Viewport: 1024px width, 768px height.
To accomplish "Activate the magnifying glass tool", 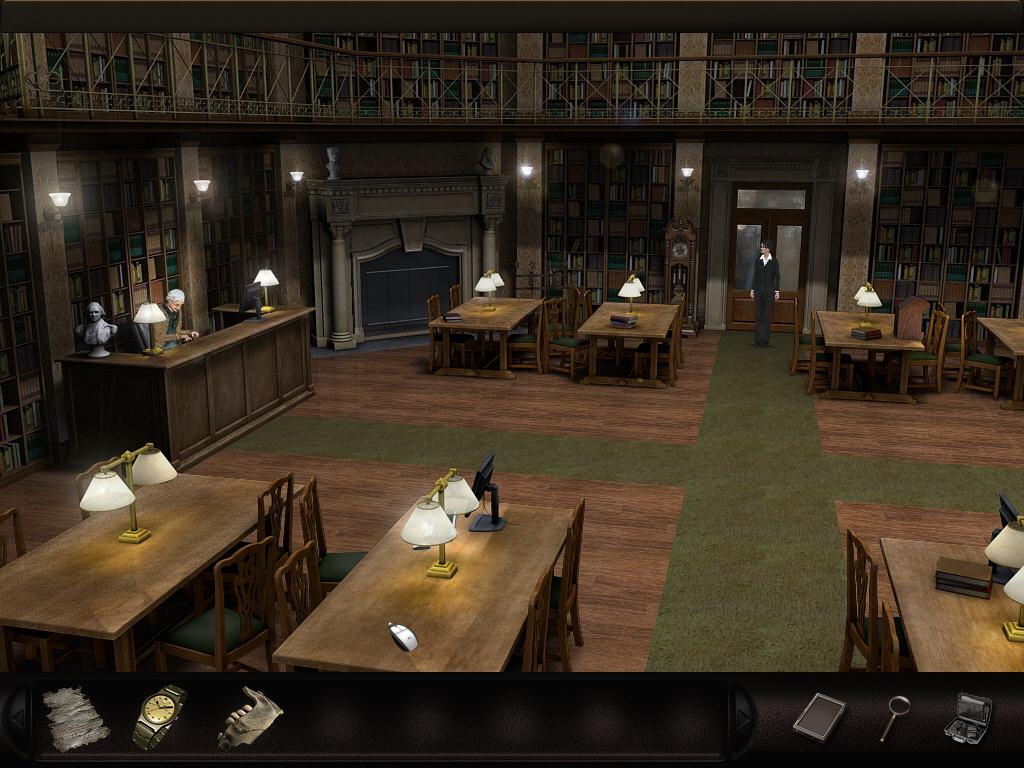I will (894, 716).
